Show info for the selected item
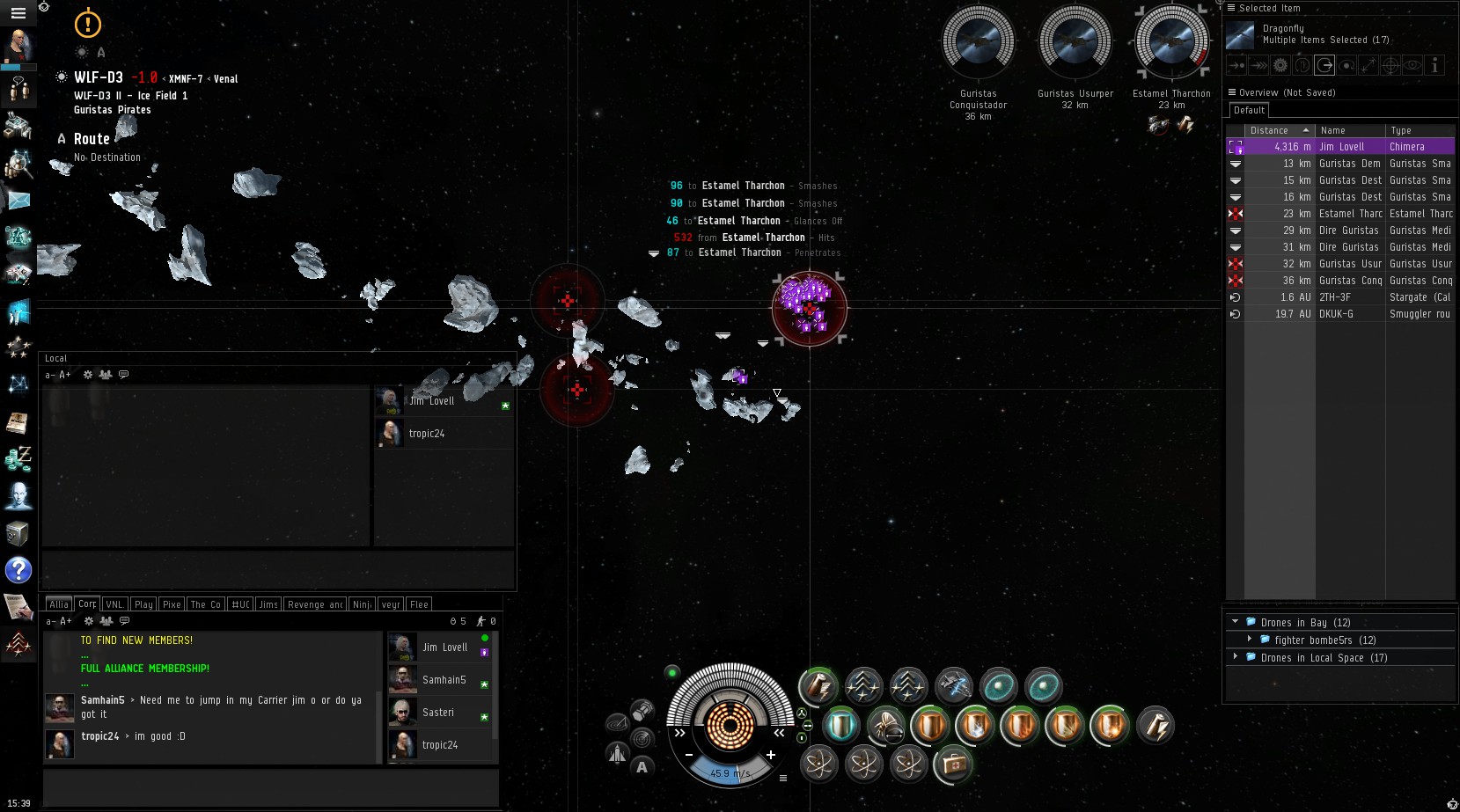Image resolution: width=1460 pixels, height=812 pixels. coord(1434,65)
